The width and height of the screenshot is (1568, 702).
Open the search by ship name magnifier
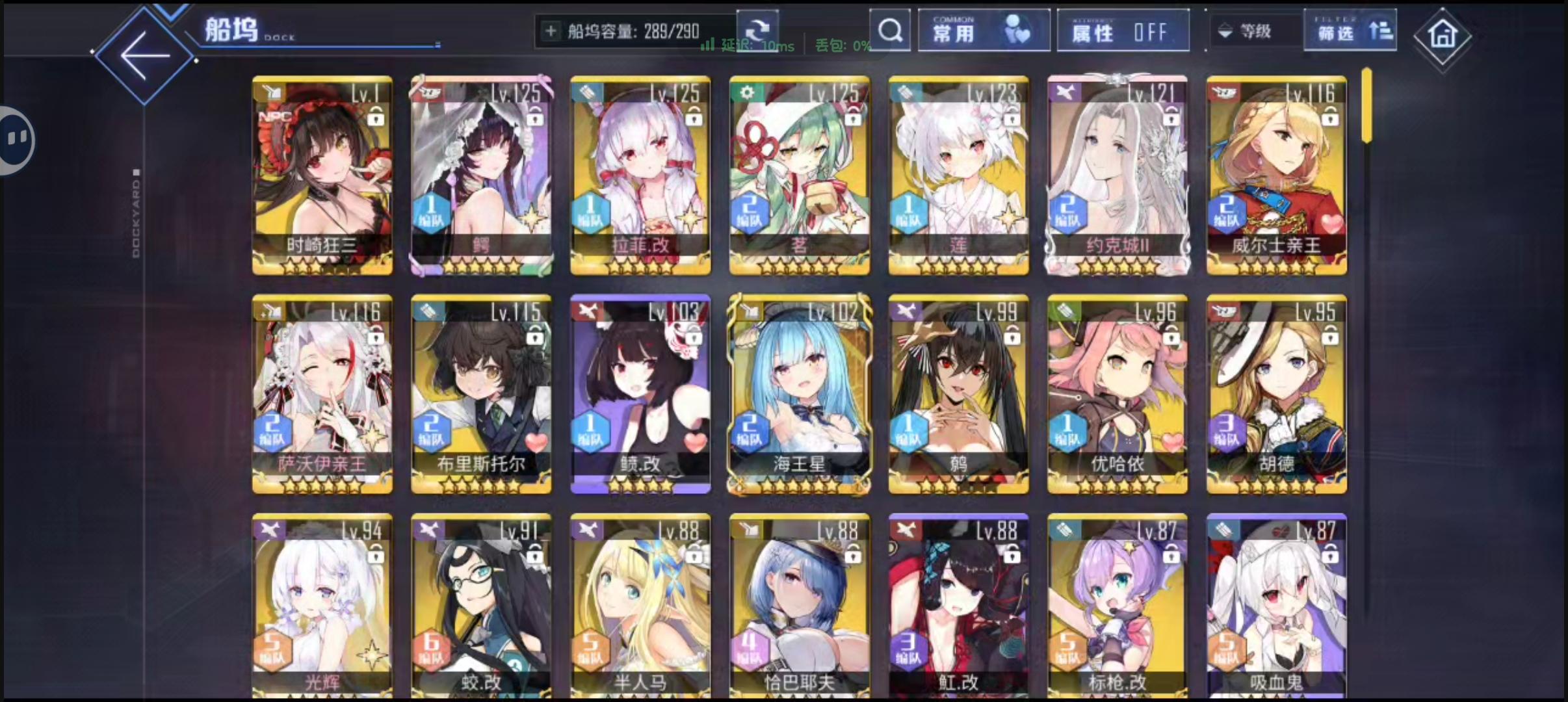890,31
